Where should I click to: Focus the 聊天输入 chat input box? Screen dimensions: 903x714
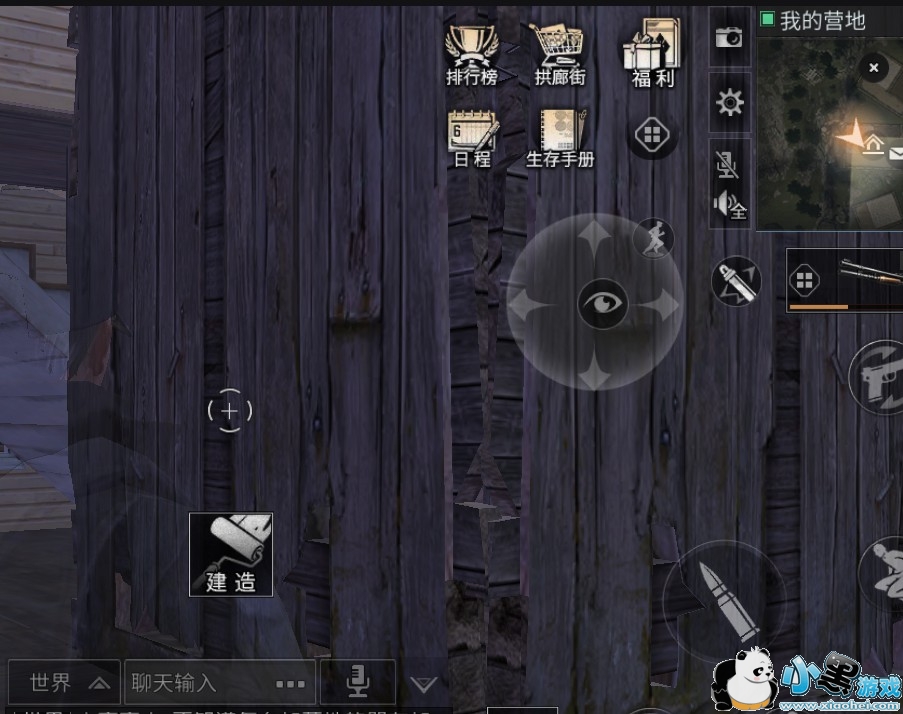[x=218, y=683]
